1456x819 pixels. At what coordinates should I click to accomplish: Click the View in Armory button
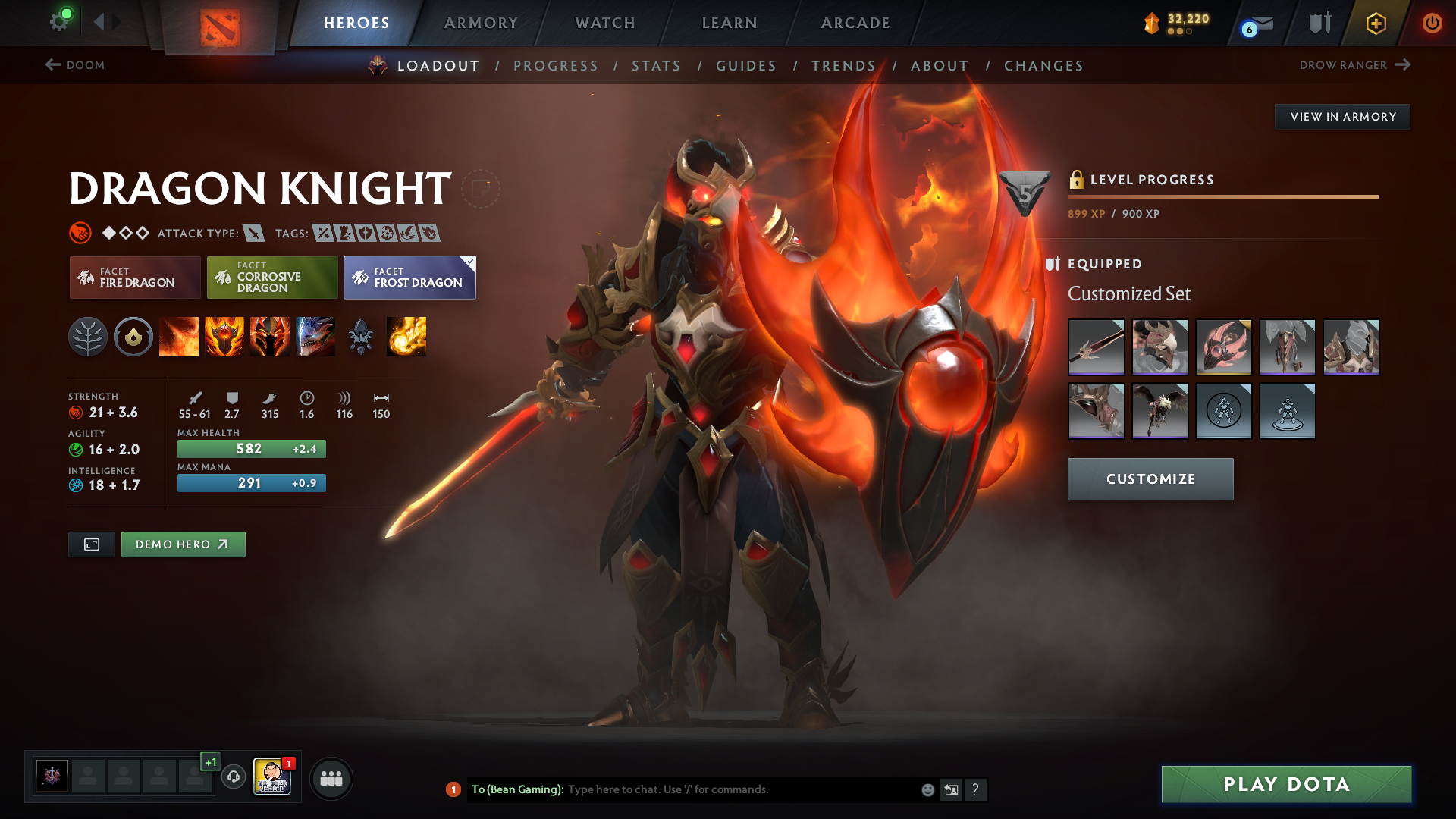[1342, 117]
